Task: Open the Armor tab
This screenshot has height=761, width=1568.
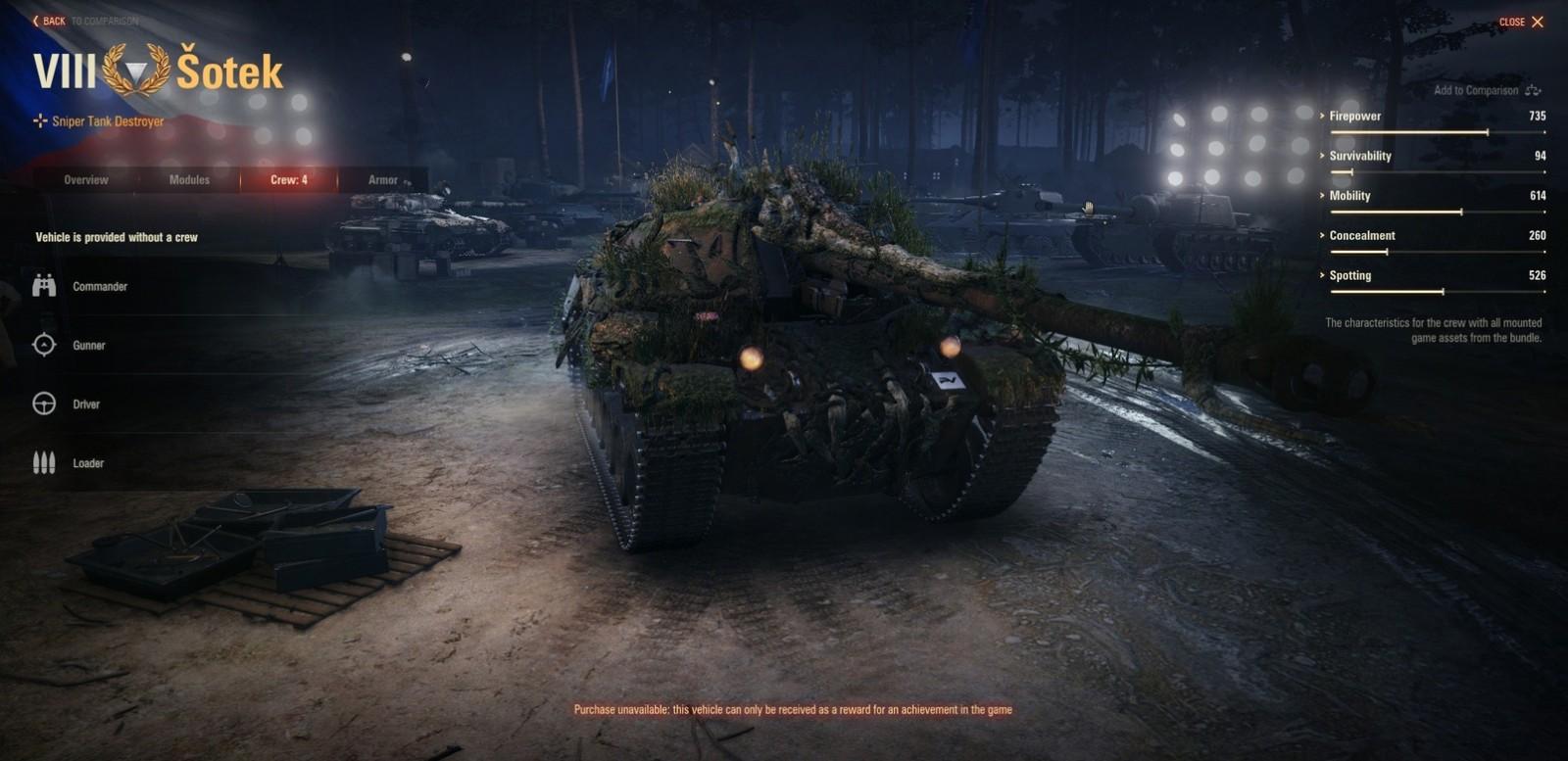Action: 384,180
